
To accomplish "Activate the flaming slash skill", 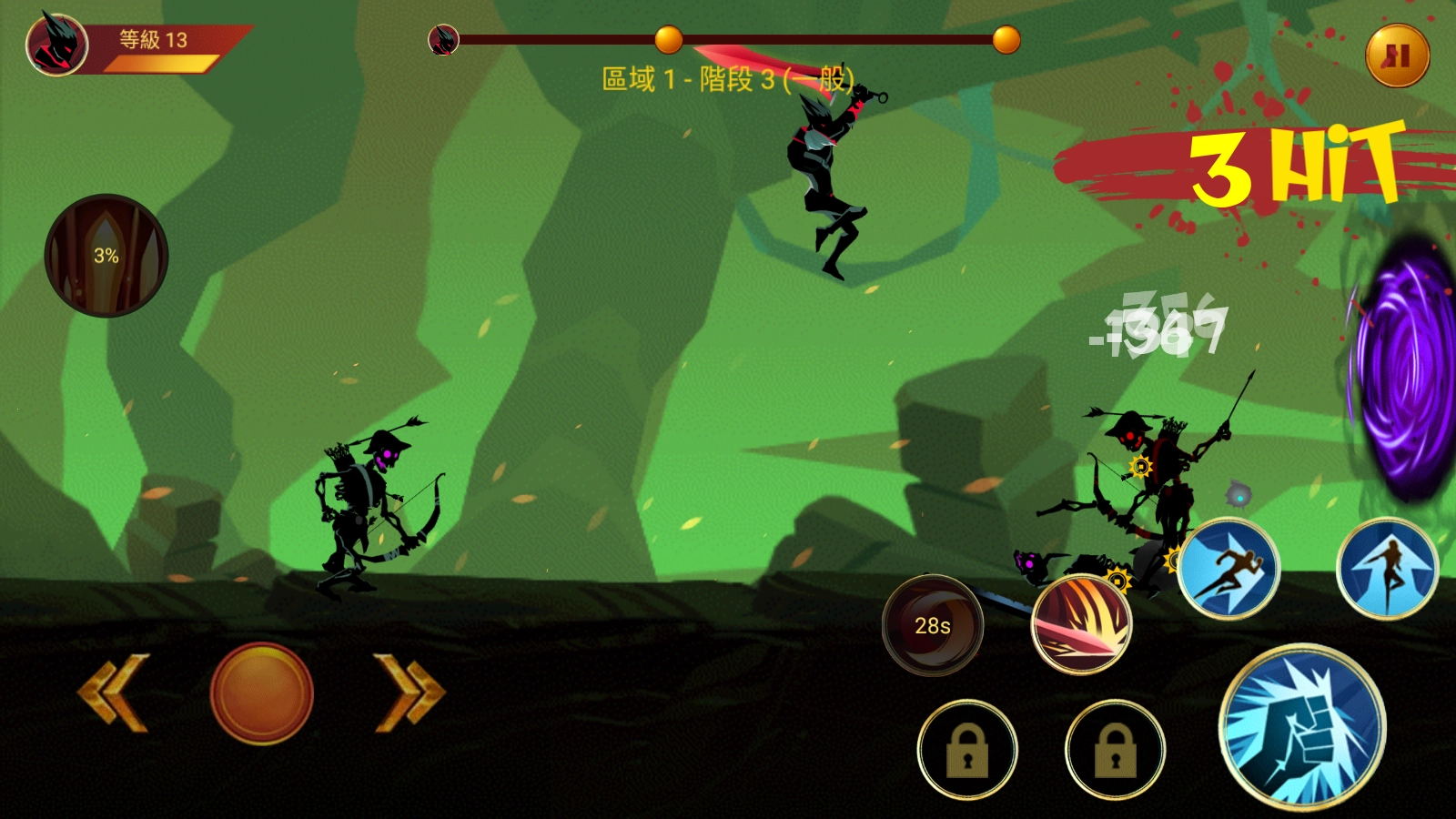I will pos(1081,625).
